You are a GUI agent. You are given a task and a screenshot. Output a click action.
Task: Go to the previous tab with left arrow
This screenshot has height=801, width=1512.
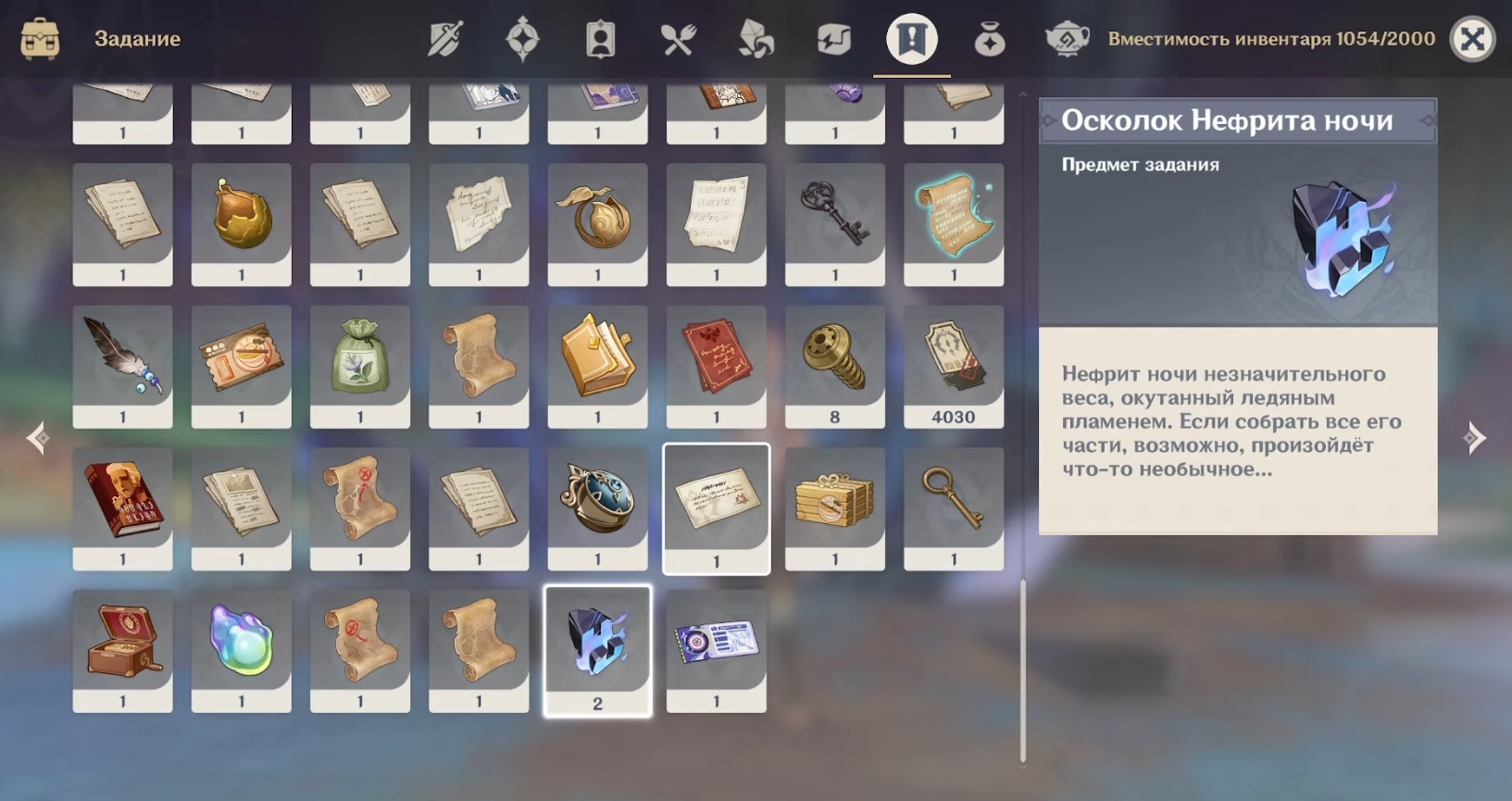[37, 438]
